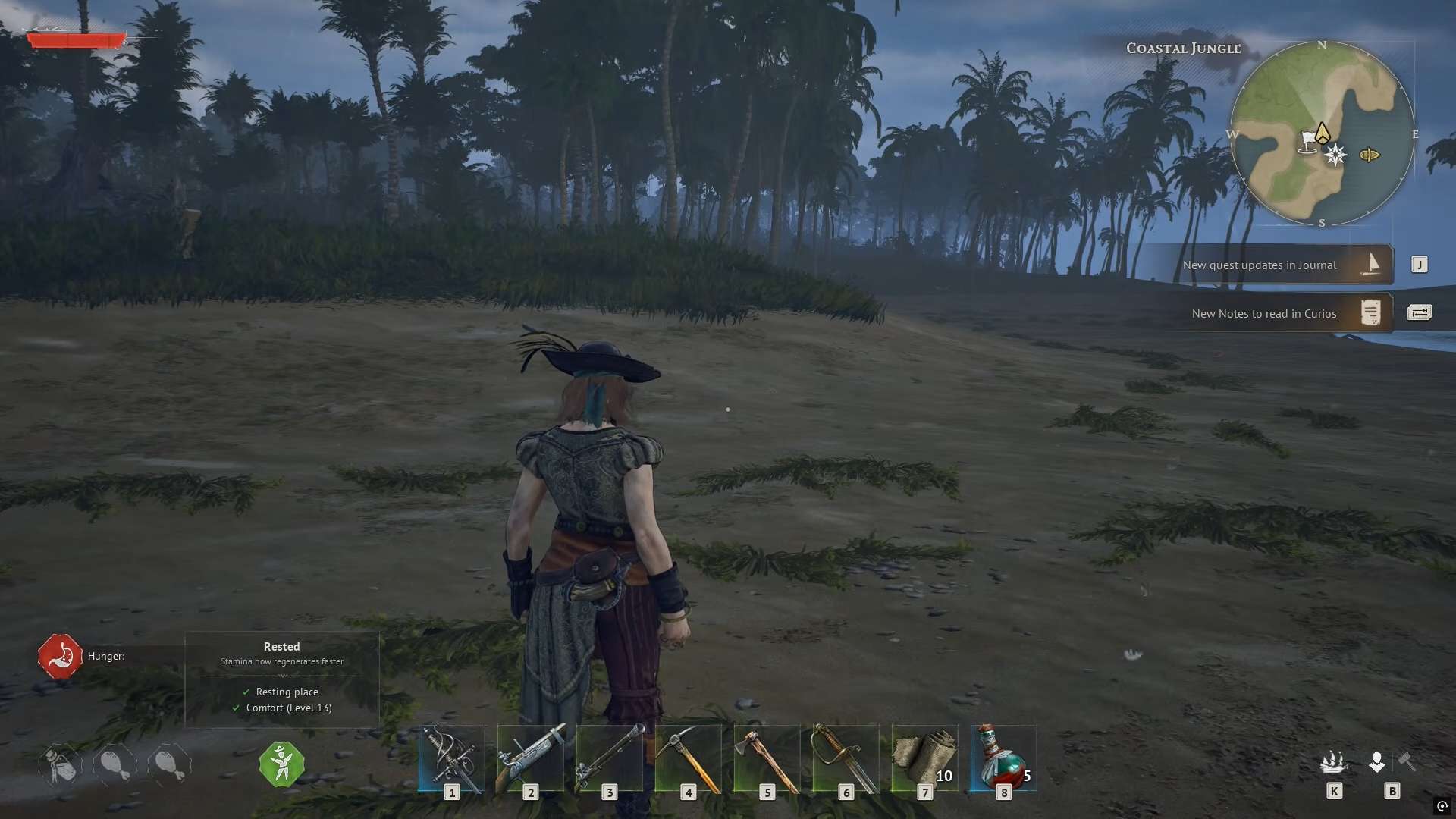Click the compass star marker on minimap

click(x=1335, y=155)
